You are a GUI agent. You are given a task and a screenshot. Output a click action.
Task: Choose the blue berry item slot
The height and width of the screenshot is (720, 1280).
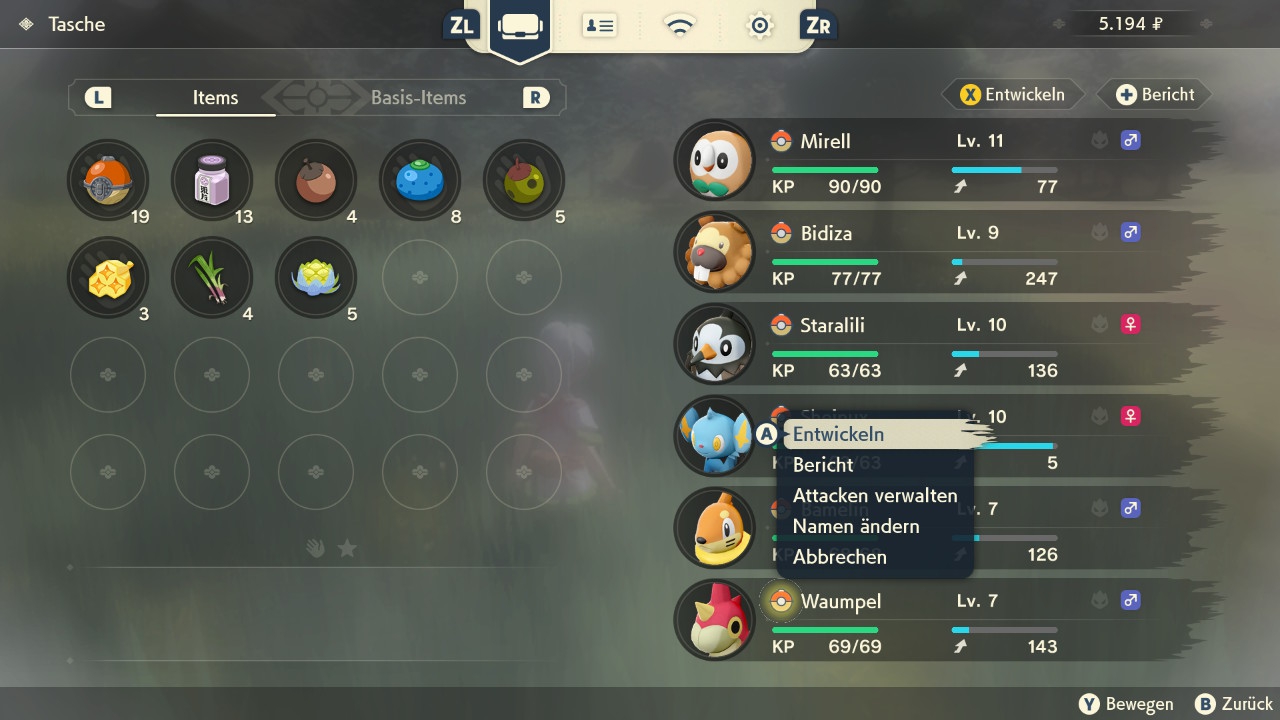(420, 181)
